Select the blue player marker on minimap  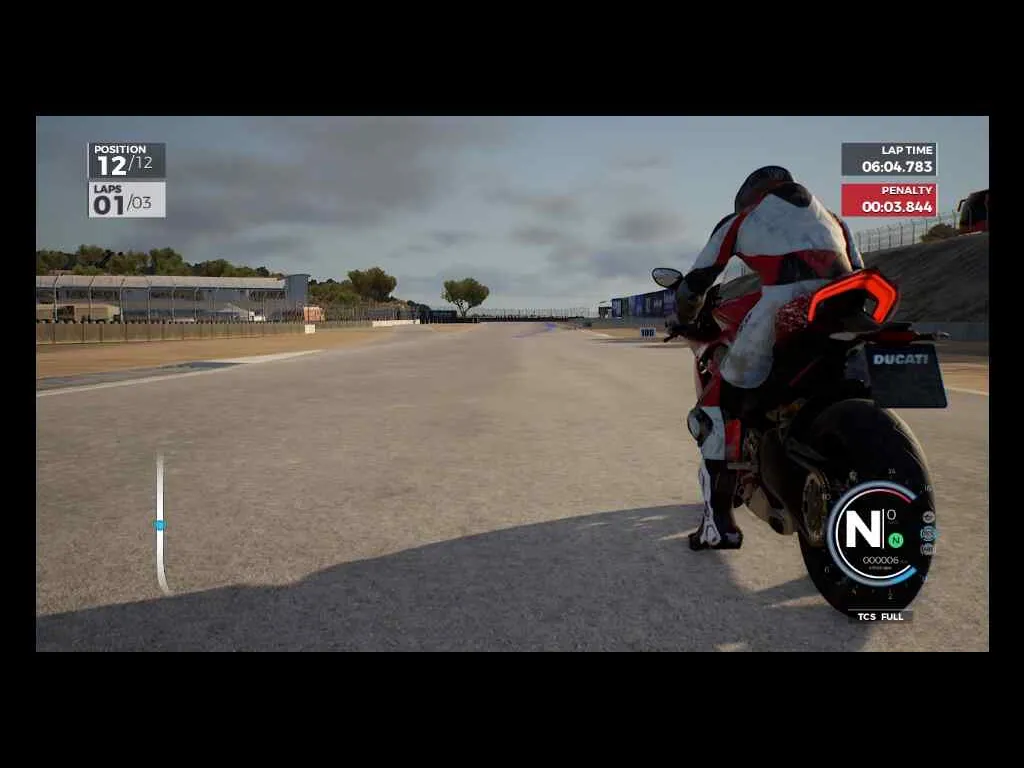pos(159,524)
